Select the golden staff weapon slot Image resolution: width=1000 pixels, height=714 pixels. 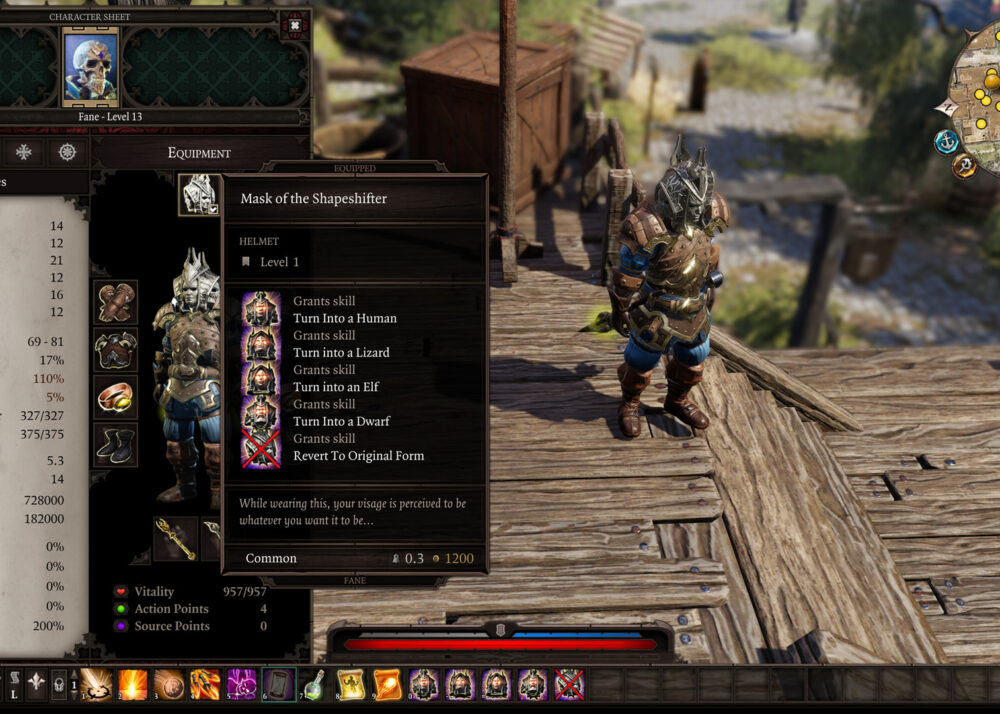(174, 538)
